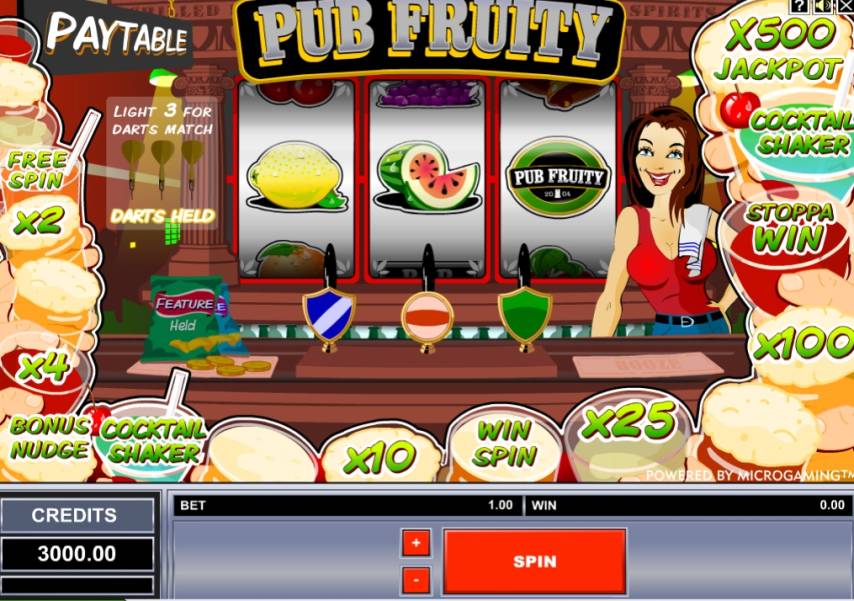Open the Paytable
This screenshot has width=854, height=601.
tap(117, 35)
